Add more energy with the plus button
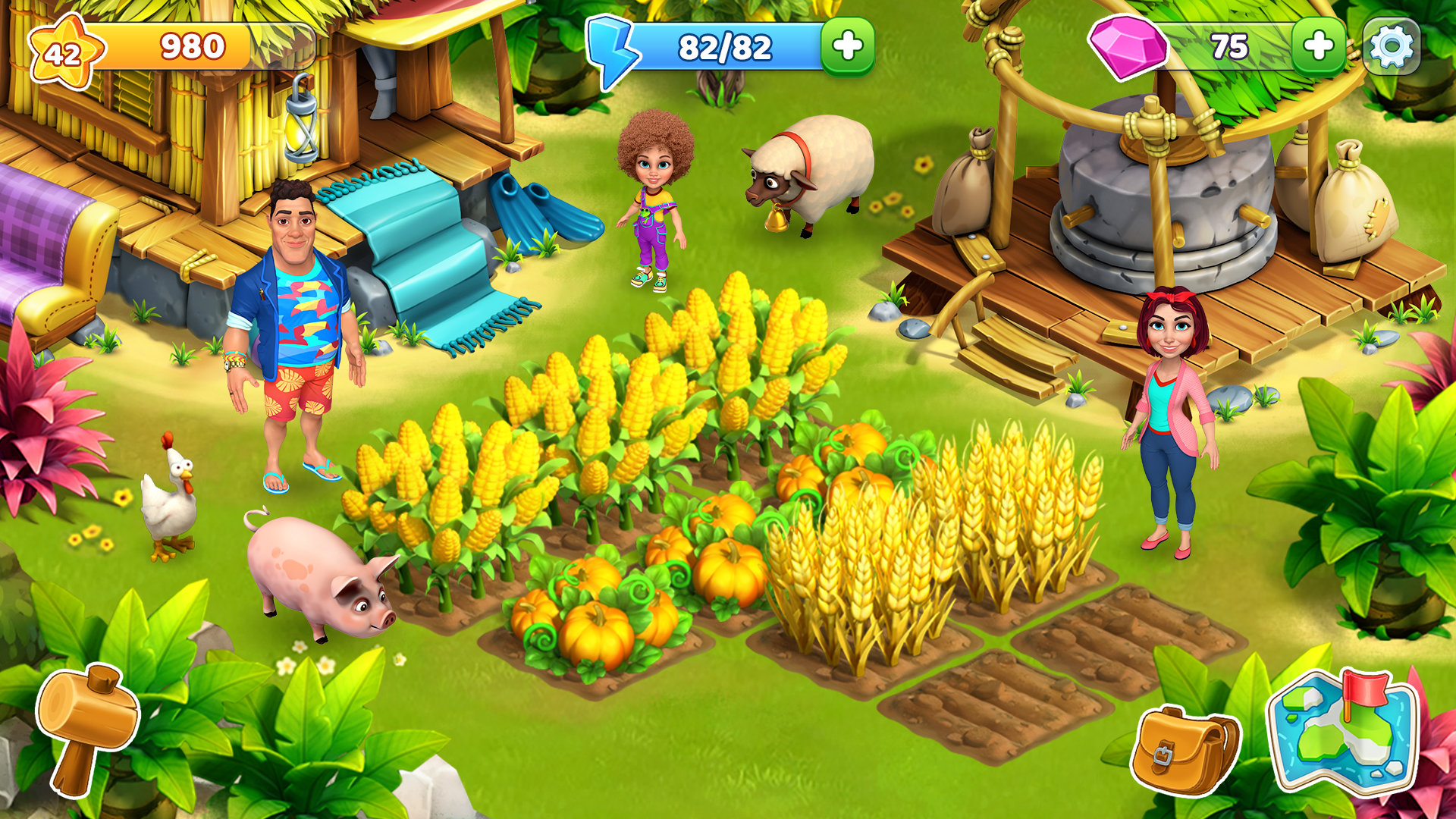Viewport: 1456px width, 819px height. pos(847,47)
